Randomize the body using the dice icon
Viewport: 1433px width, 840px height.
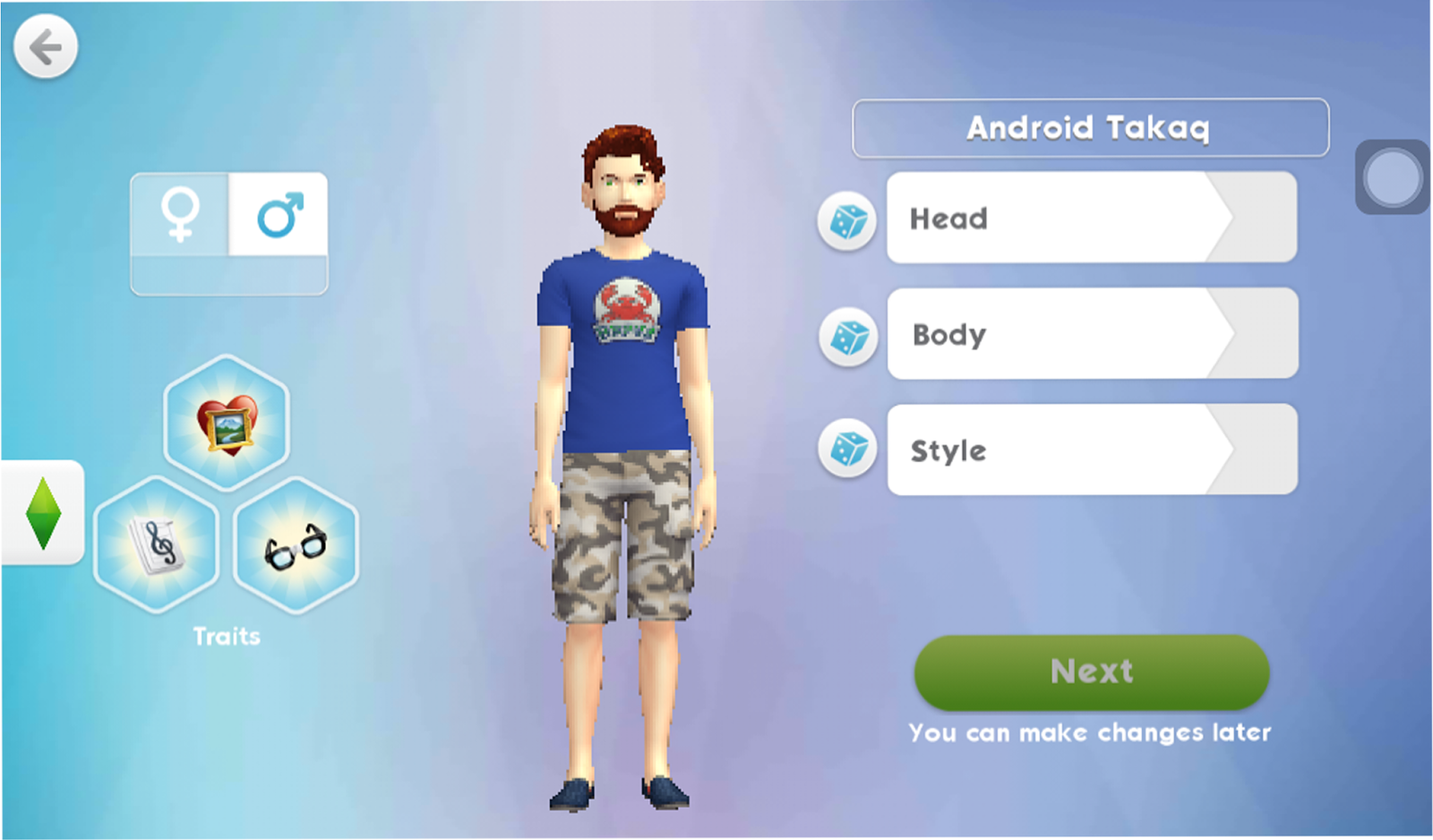pyautogui.click(x=845, y=336)
